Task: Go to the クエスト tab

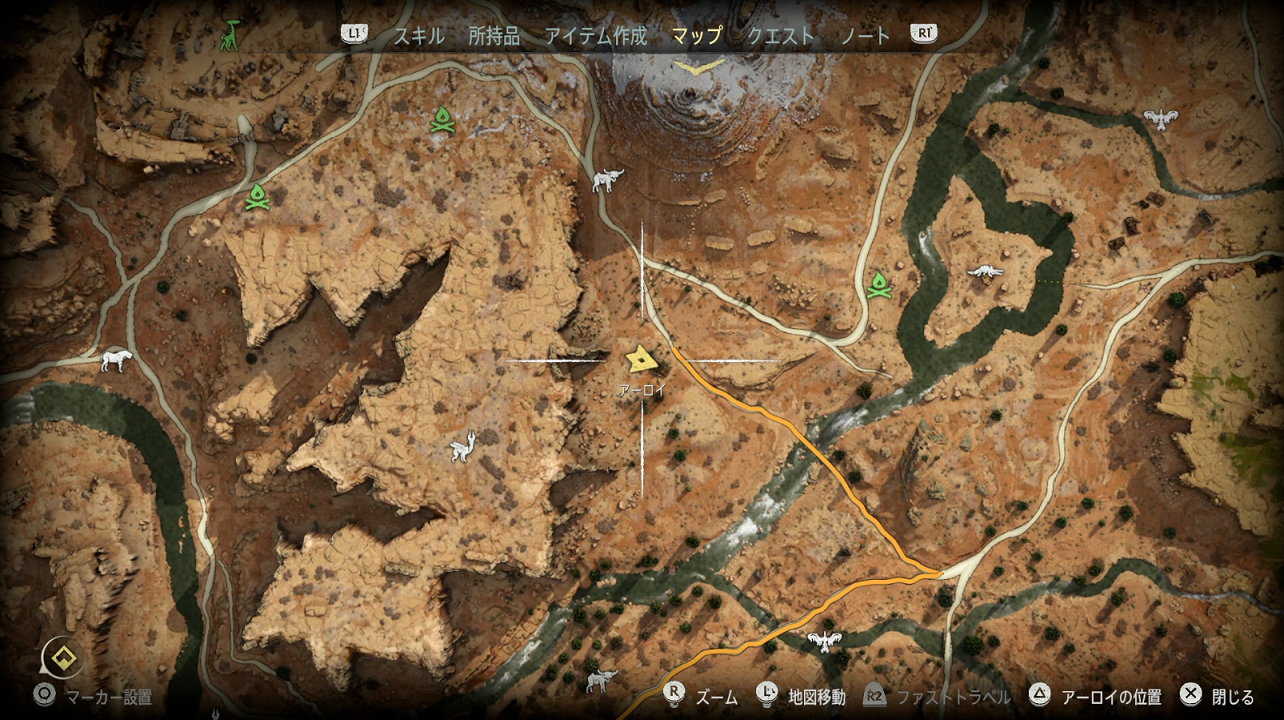Action: (781, 36)
